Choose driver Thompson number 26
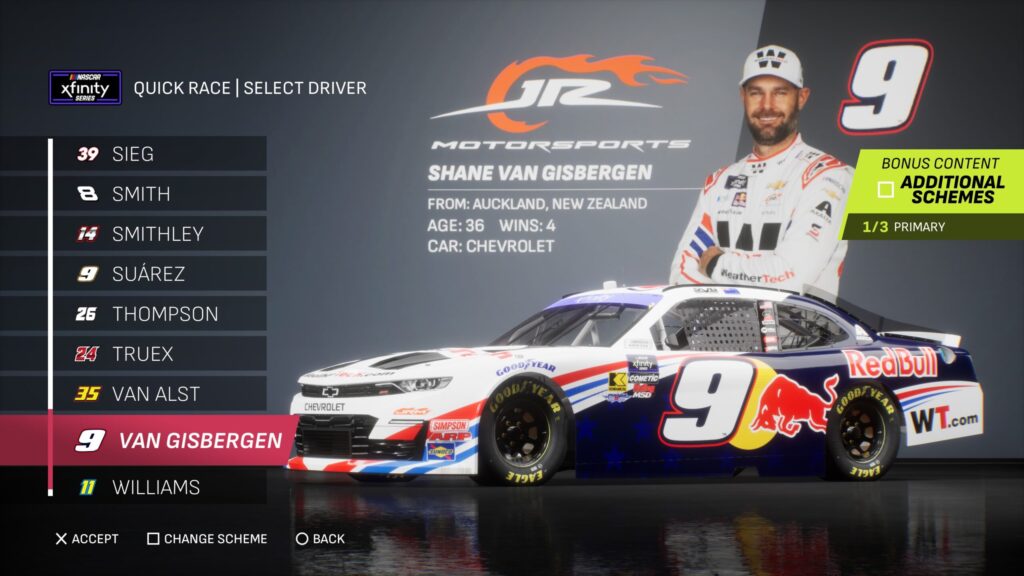 click(x=160, y=314)
